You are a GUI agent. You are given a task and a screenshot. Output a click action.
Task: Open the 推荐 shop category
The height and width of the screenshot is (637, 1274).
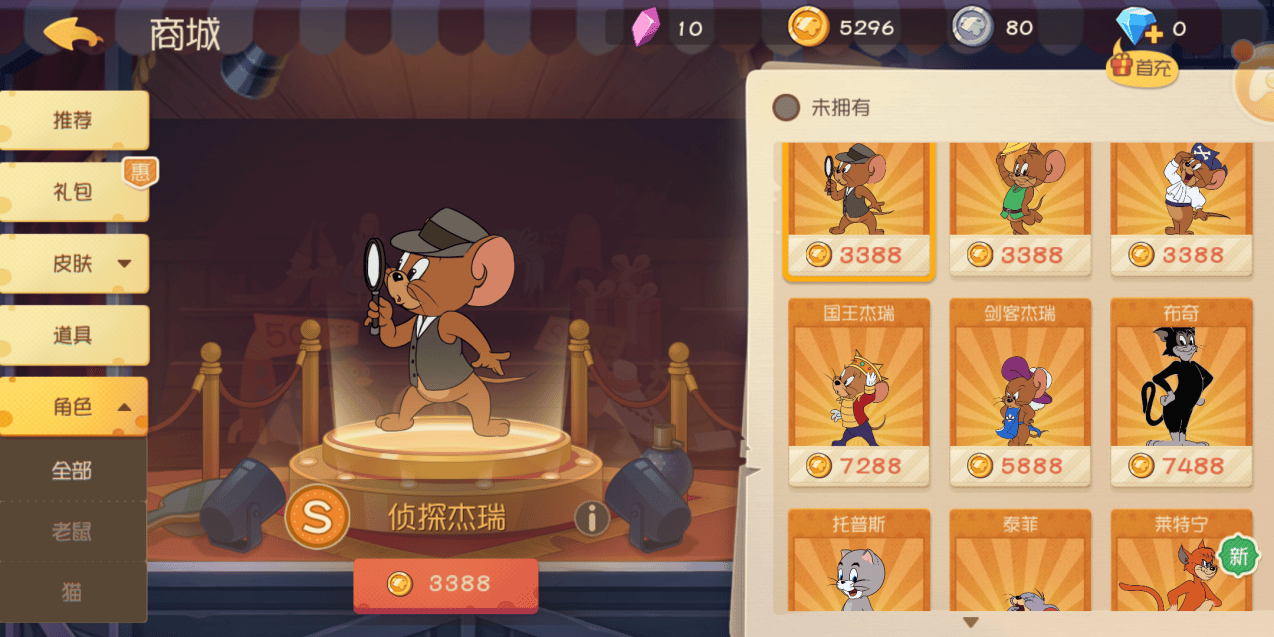pyautogui.click(x=73, y=121)
